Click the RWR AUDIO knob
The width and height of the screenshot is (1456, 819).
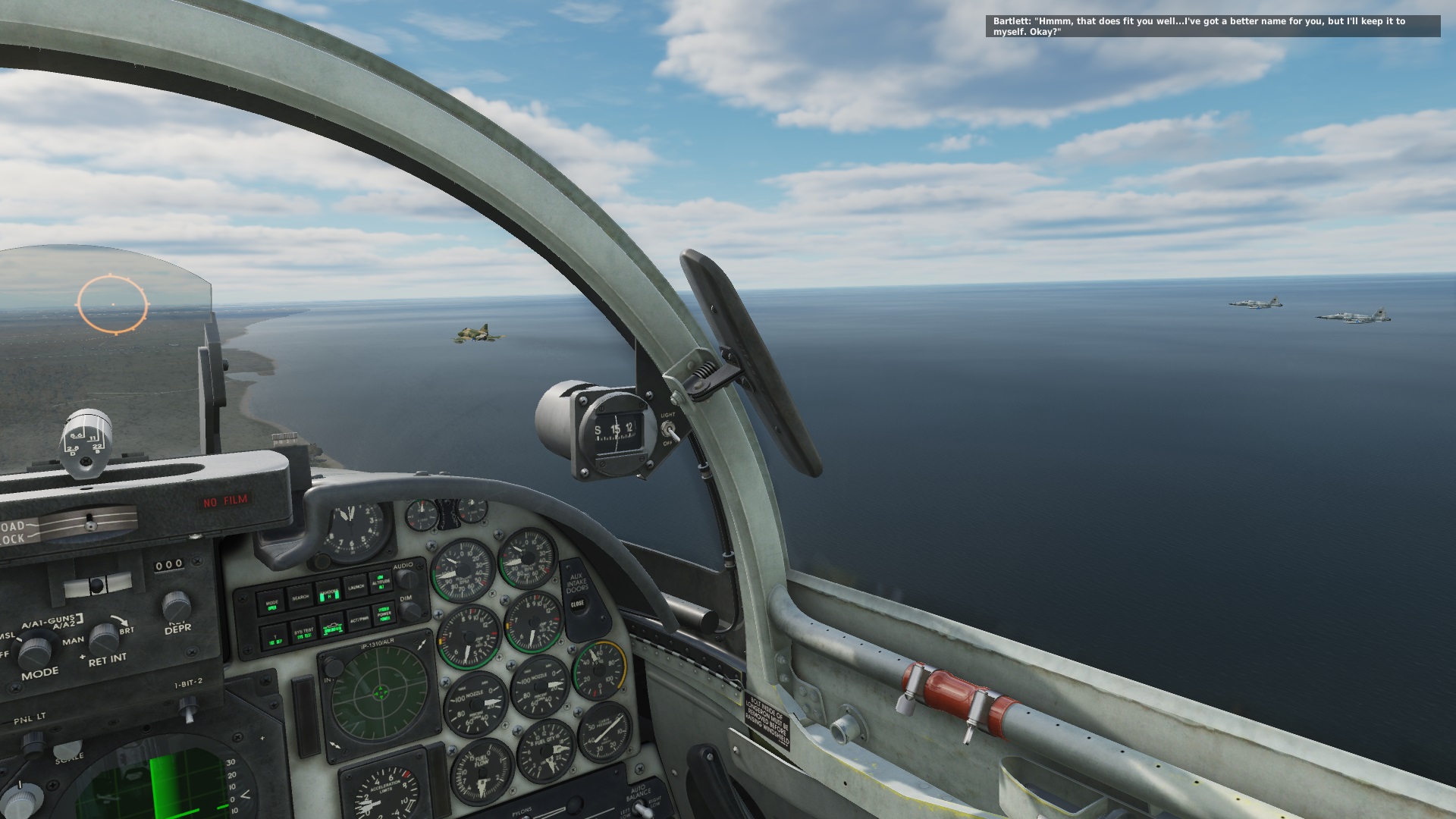coord(407,579)
